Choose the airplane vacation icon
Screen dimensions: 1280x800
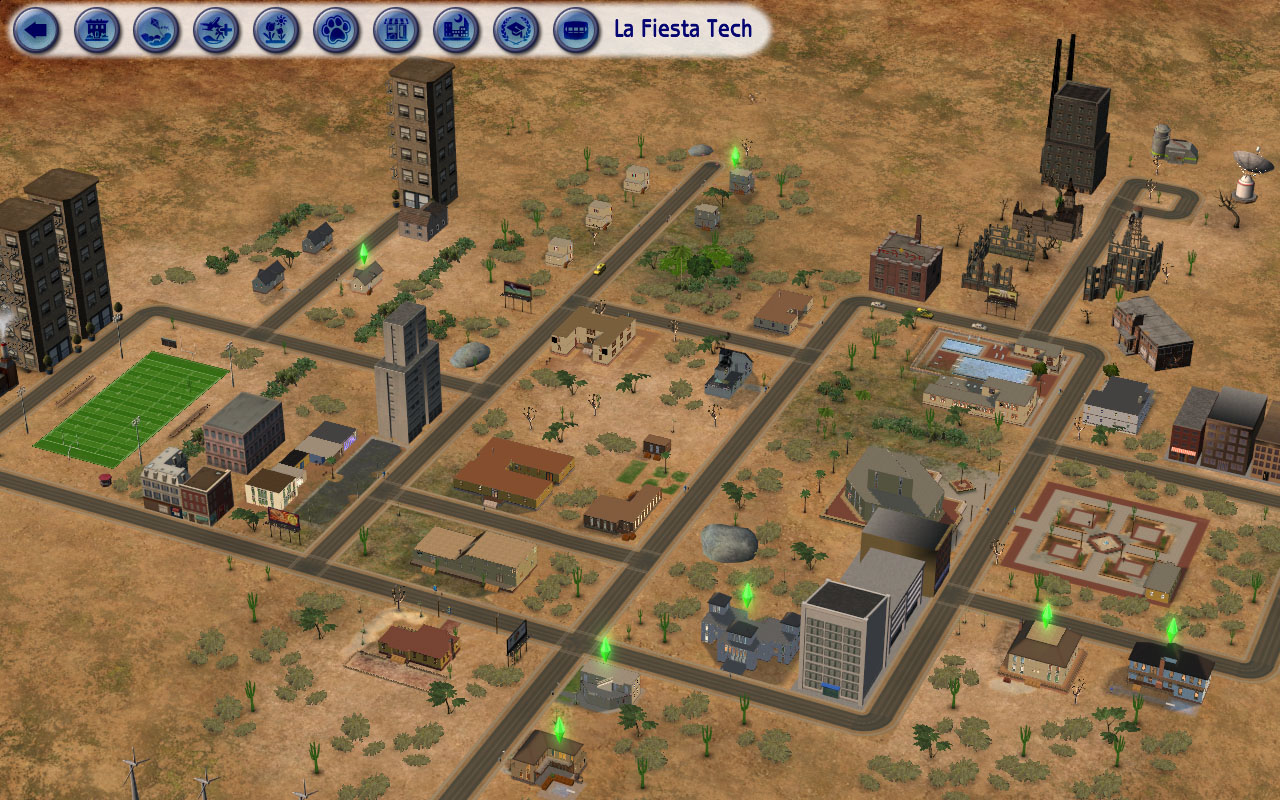click(217, 30)
